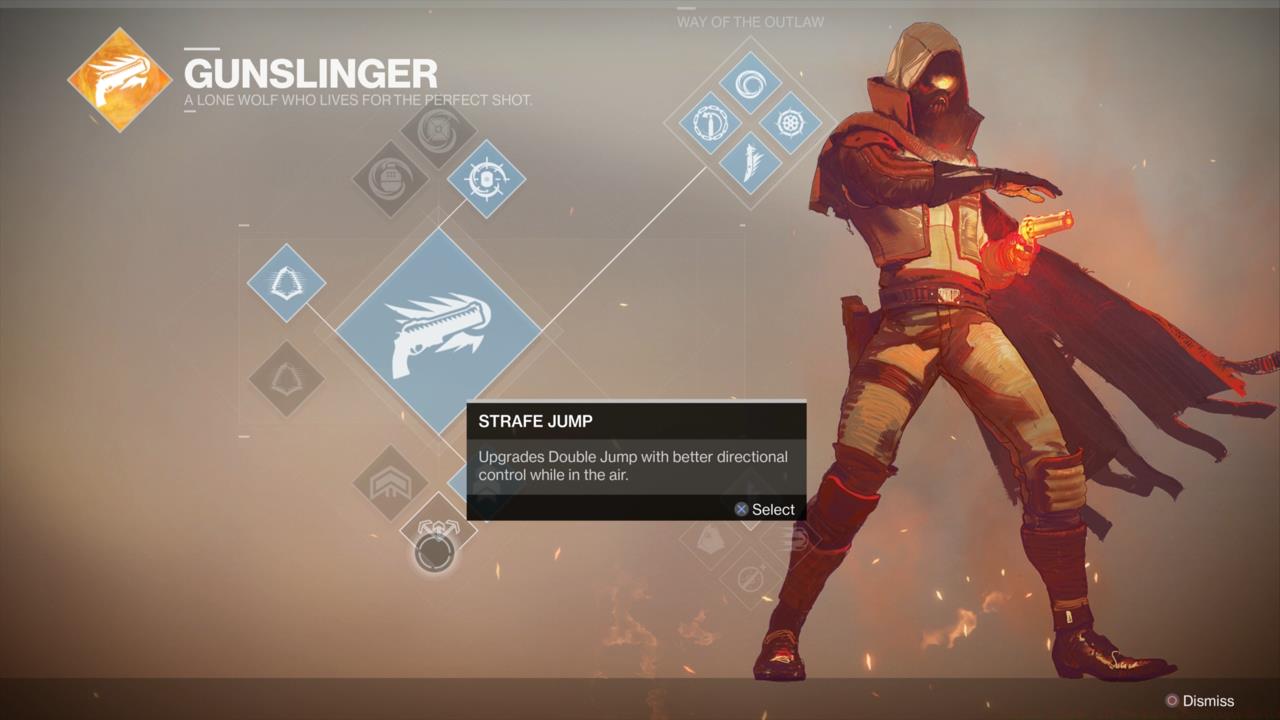Select the flaming blade perk in Way of the Outlaw
This screenshot has height=720, width=1280.
750,163
